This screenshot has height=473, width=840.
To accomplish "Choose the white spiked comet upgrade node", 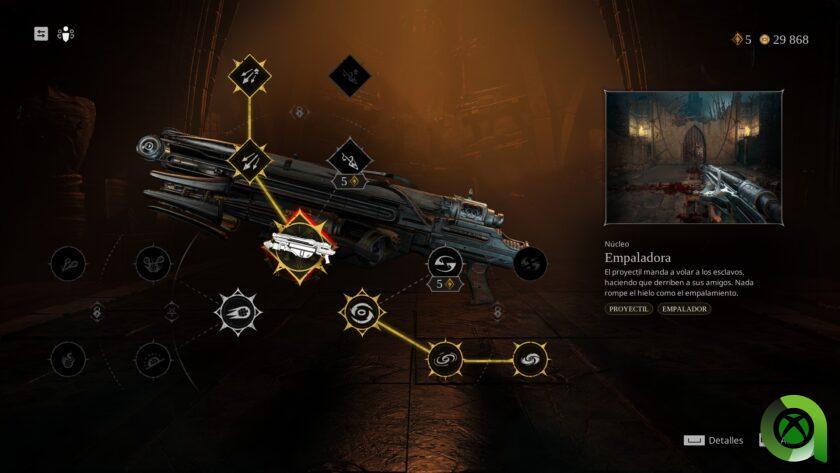I will click(238, 312).
